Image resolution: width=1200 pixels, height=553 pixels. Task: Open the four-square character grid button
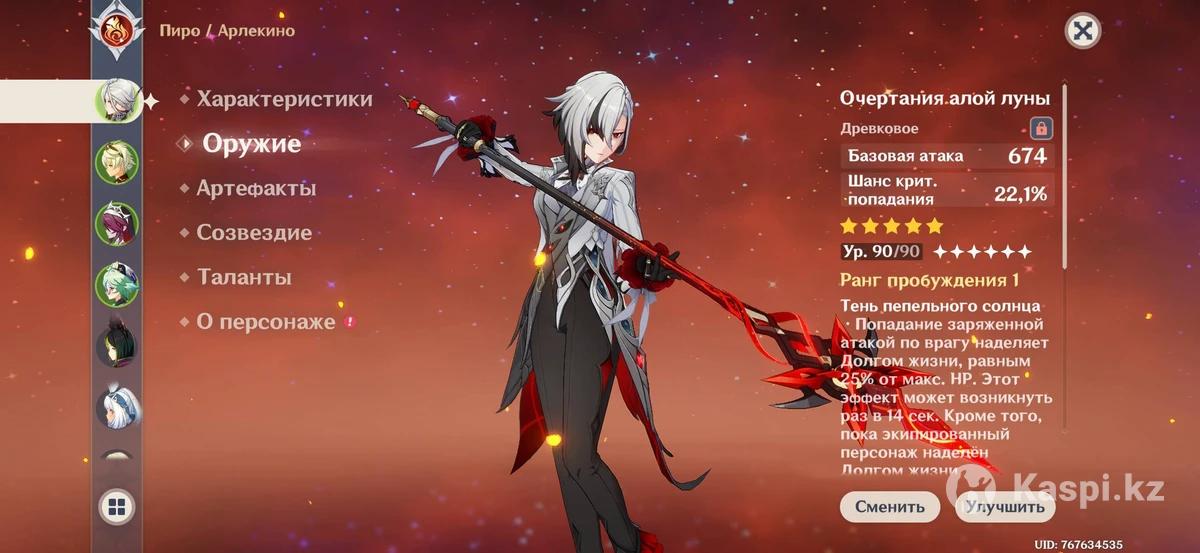point(117,508)
